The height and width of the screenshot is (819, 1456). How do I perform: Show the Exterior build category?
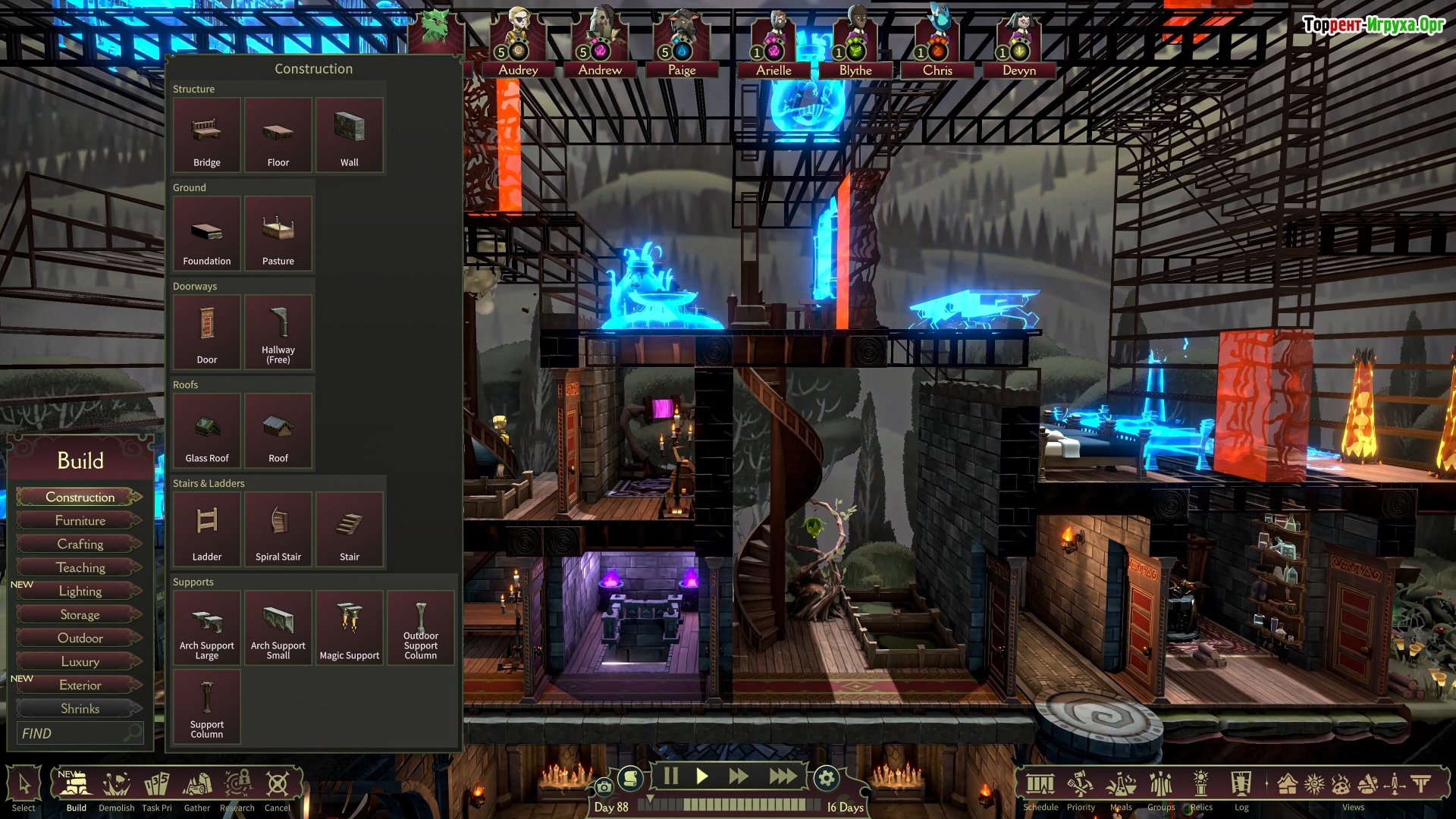(x=80, y=685)
